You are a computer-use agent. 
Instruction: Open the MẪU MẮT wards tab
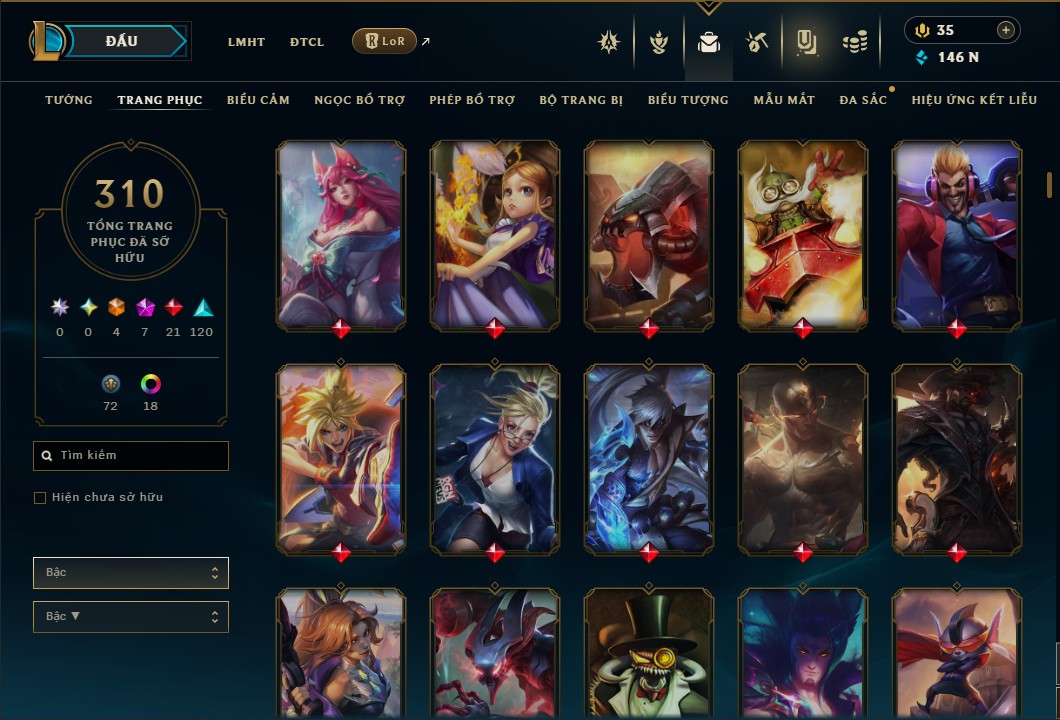point(784,100)
